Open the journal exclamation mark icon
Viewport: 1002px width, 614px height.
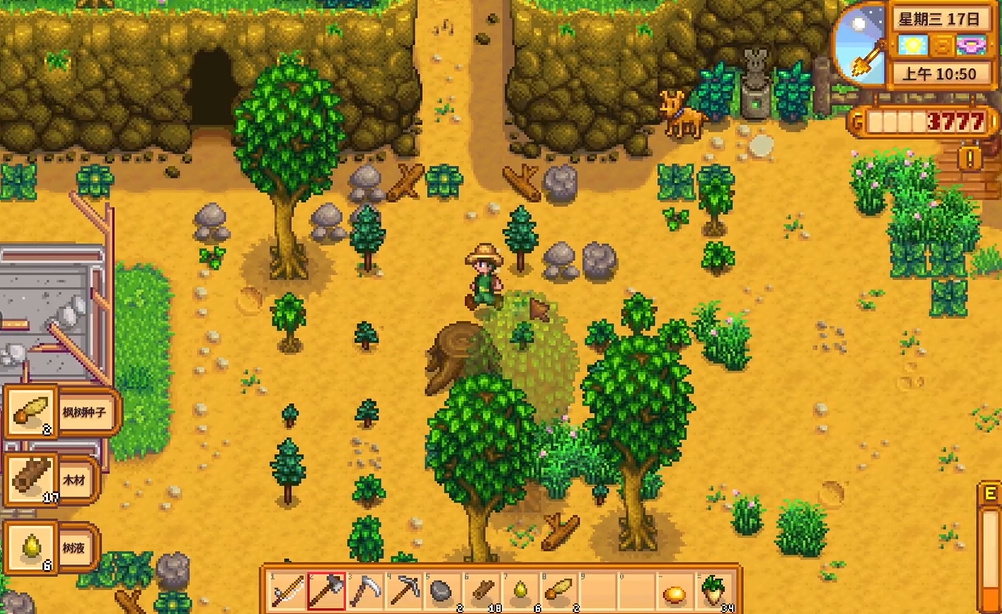coord(968,157)
